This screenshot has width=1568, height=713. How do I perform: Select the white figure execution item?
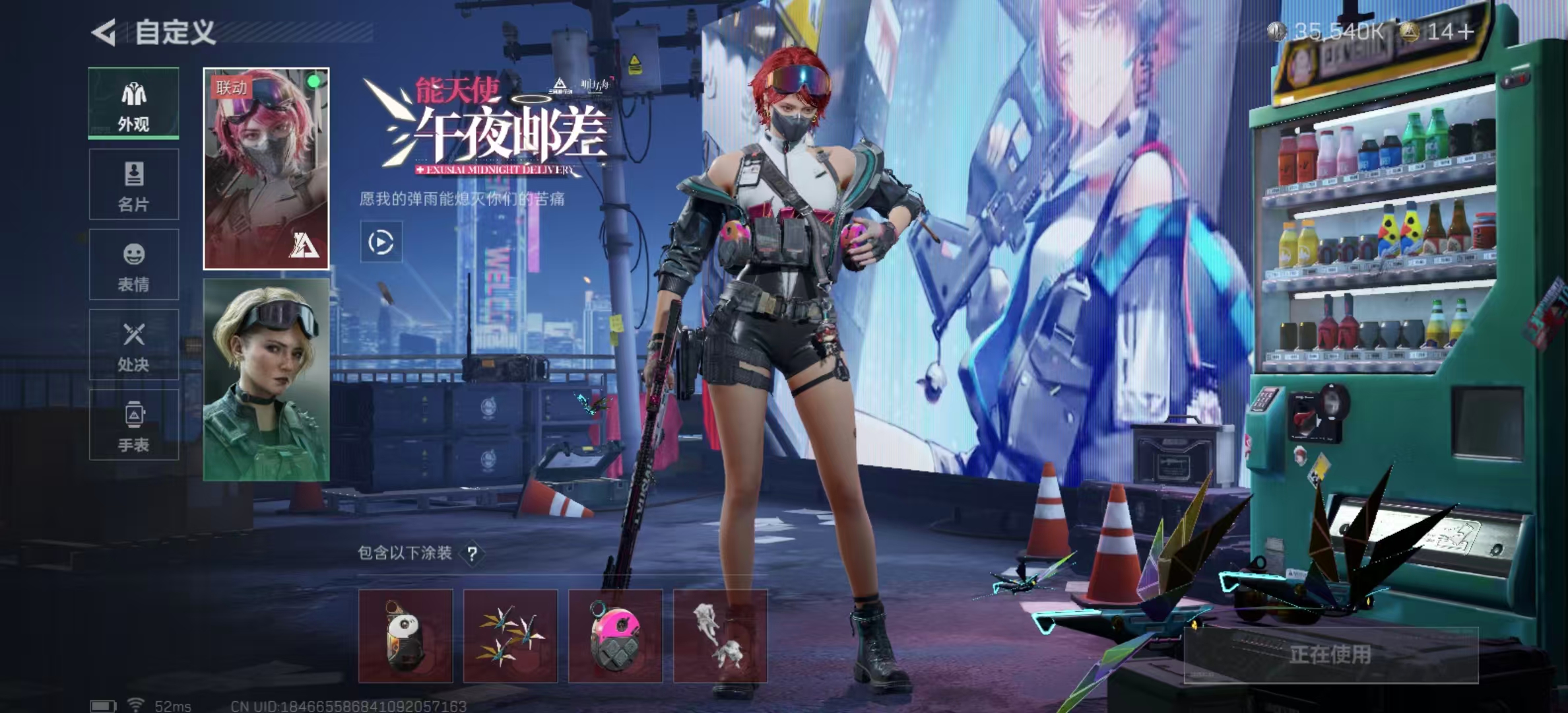pyautogui.click(x=720, y=635)
